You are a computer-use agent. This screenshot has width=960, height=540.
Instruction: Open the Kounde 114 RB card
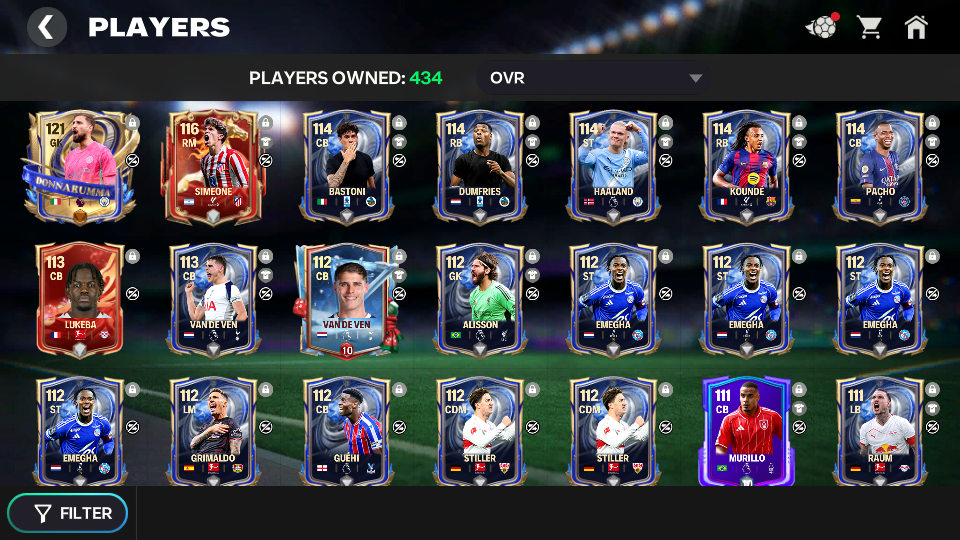pyautogui.click(x=746, y=166)
